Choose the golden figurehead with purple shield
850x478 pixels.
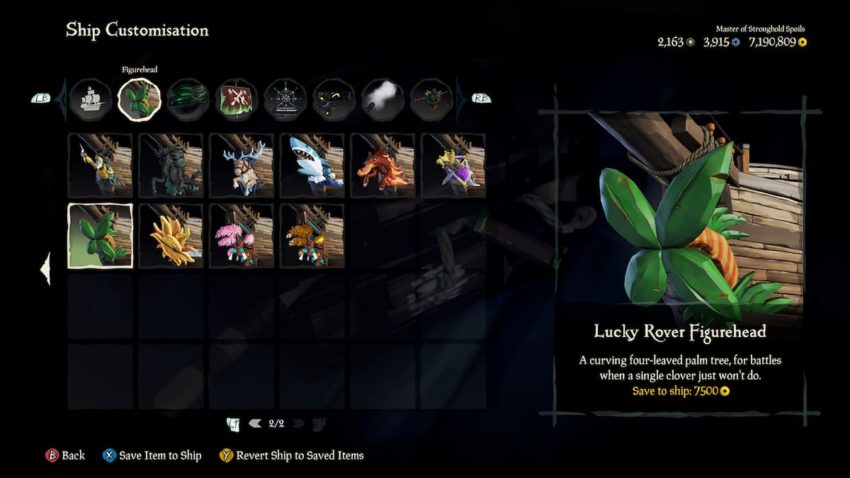454,165
